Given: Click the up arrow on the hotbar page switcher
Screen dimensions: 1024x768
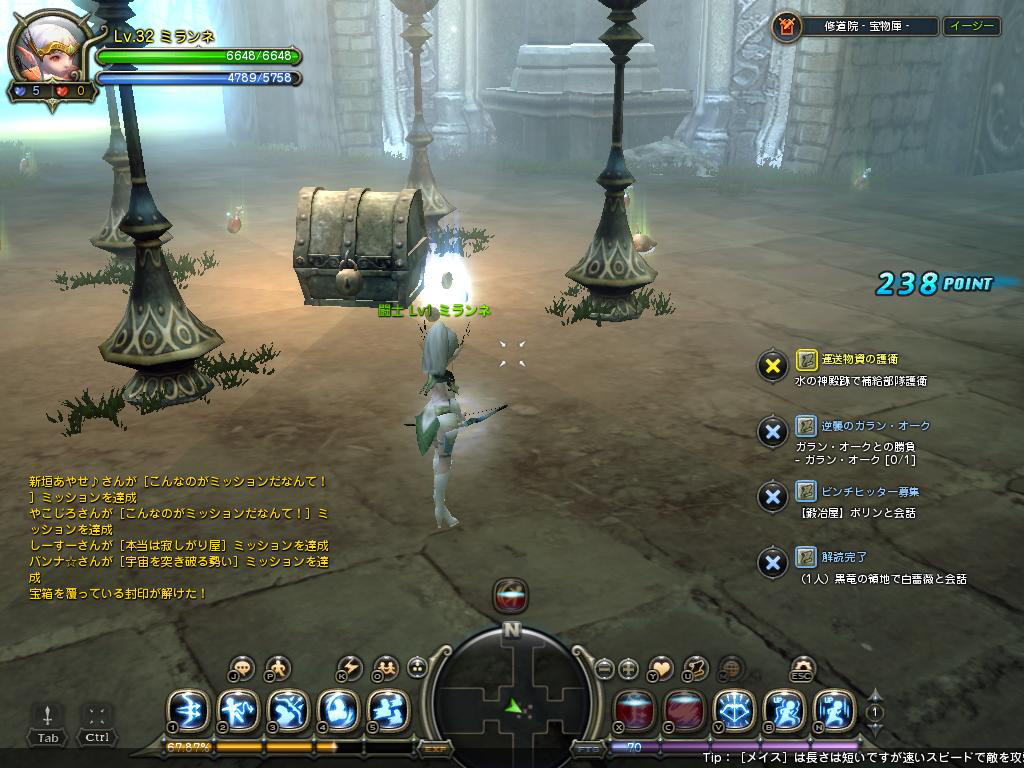Looking at the screenshot, I should tap(875, 696).
